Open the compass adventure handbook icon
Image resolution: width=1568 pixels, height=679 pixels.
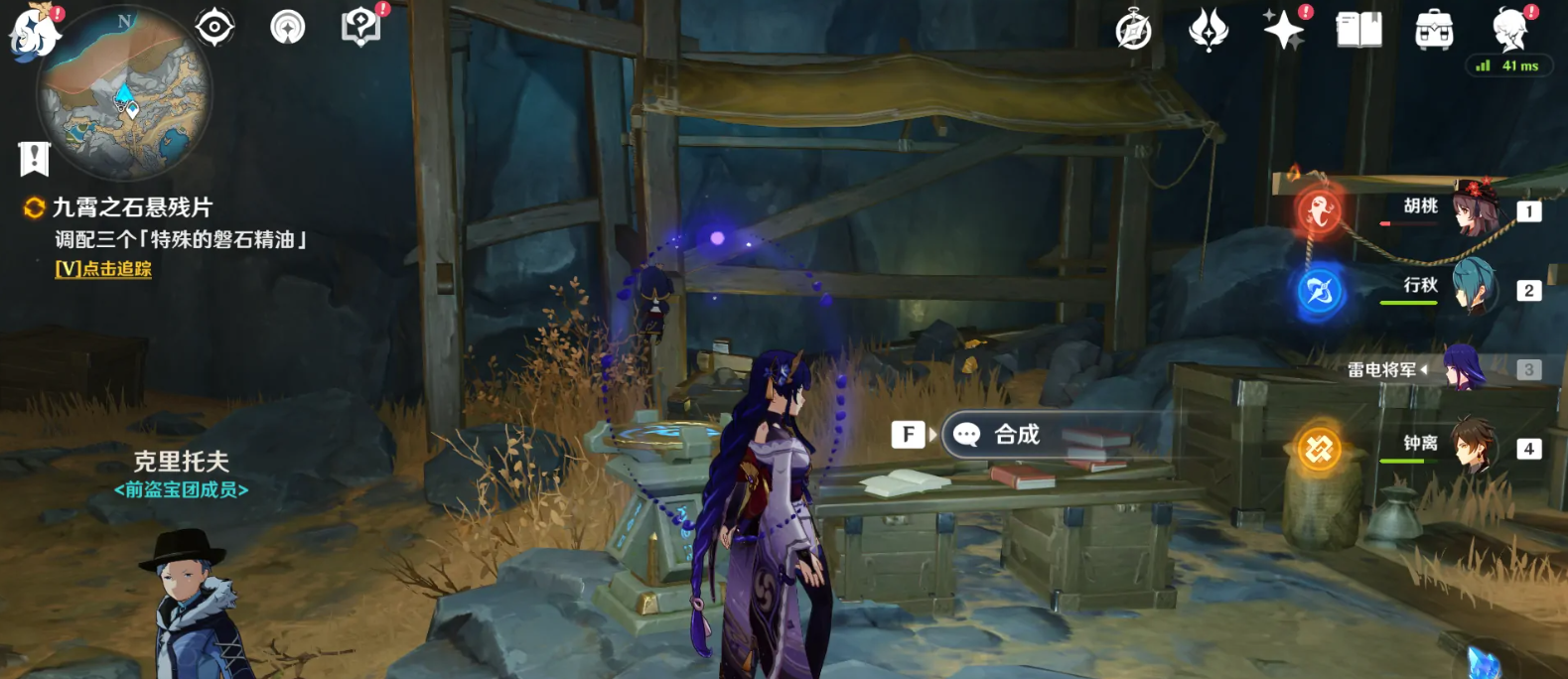point(1133,31)
